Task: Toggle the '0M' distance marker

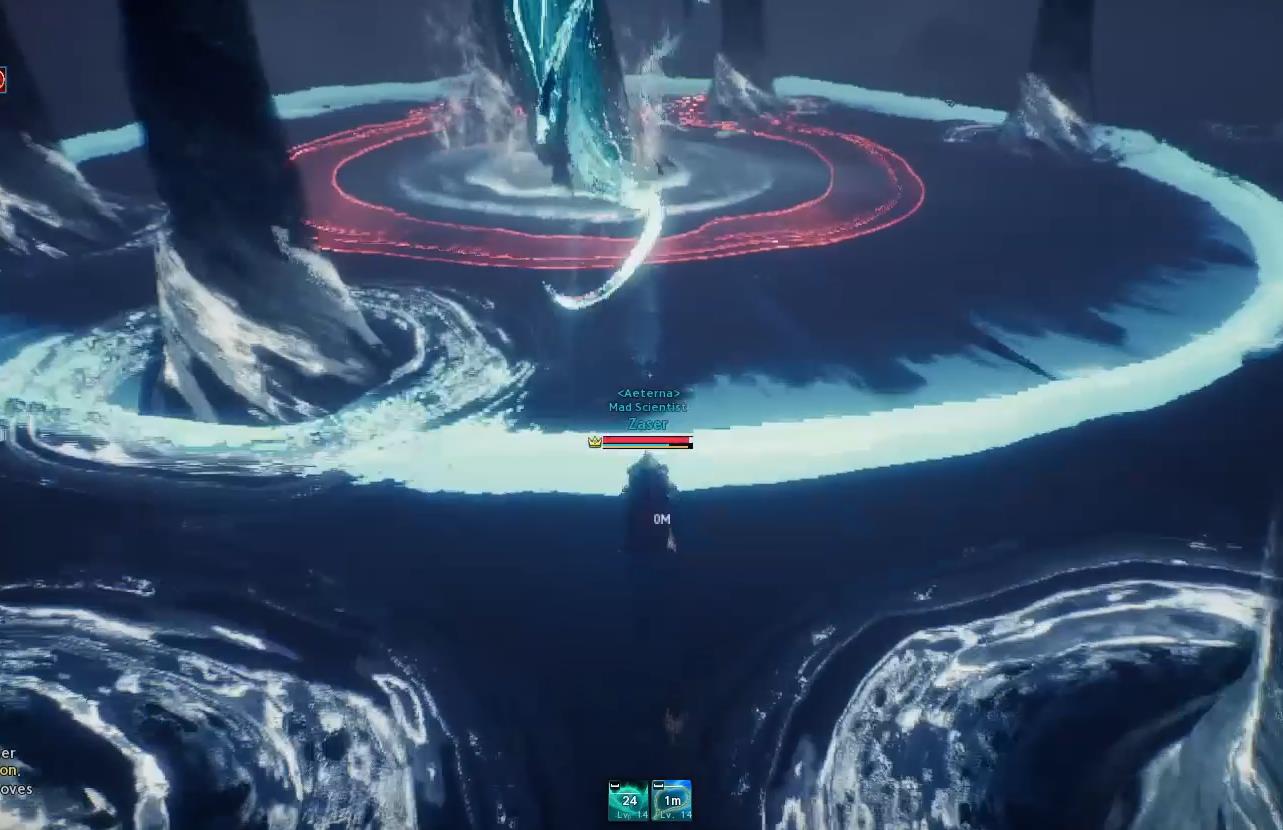Action: click(x=662, y=518)
